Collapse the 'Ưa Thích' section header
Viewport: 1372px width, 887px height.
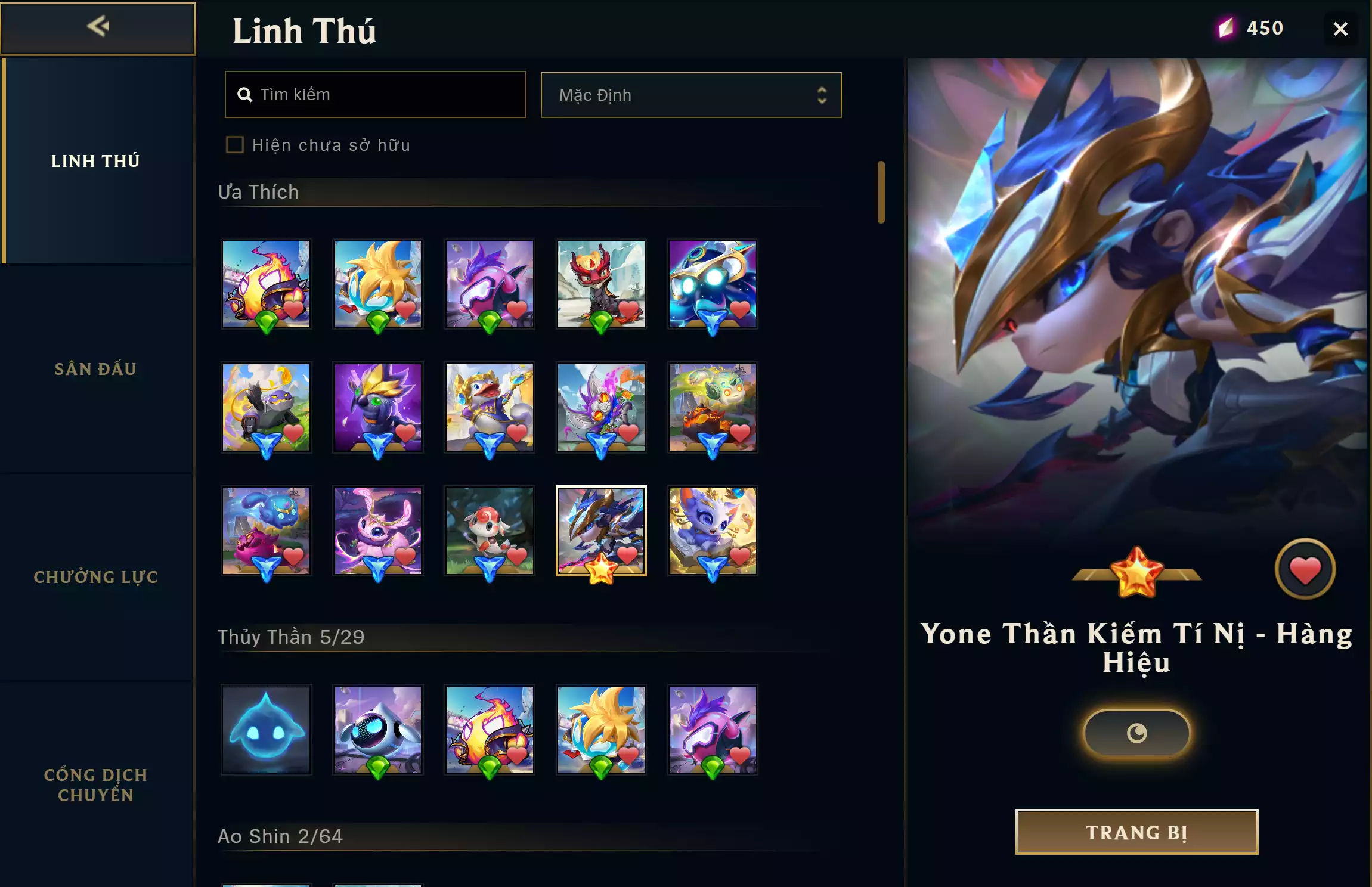(x=258, y=191)
